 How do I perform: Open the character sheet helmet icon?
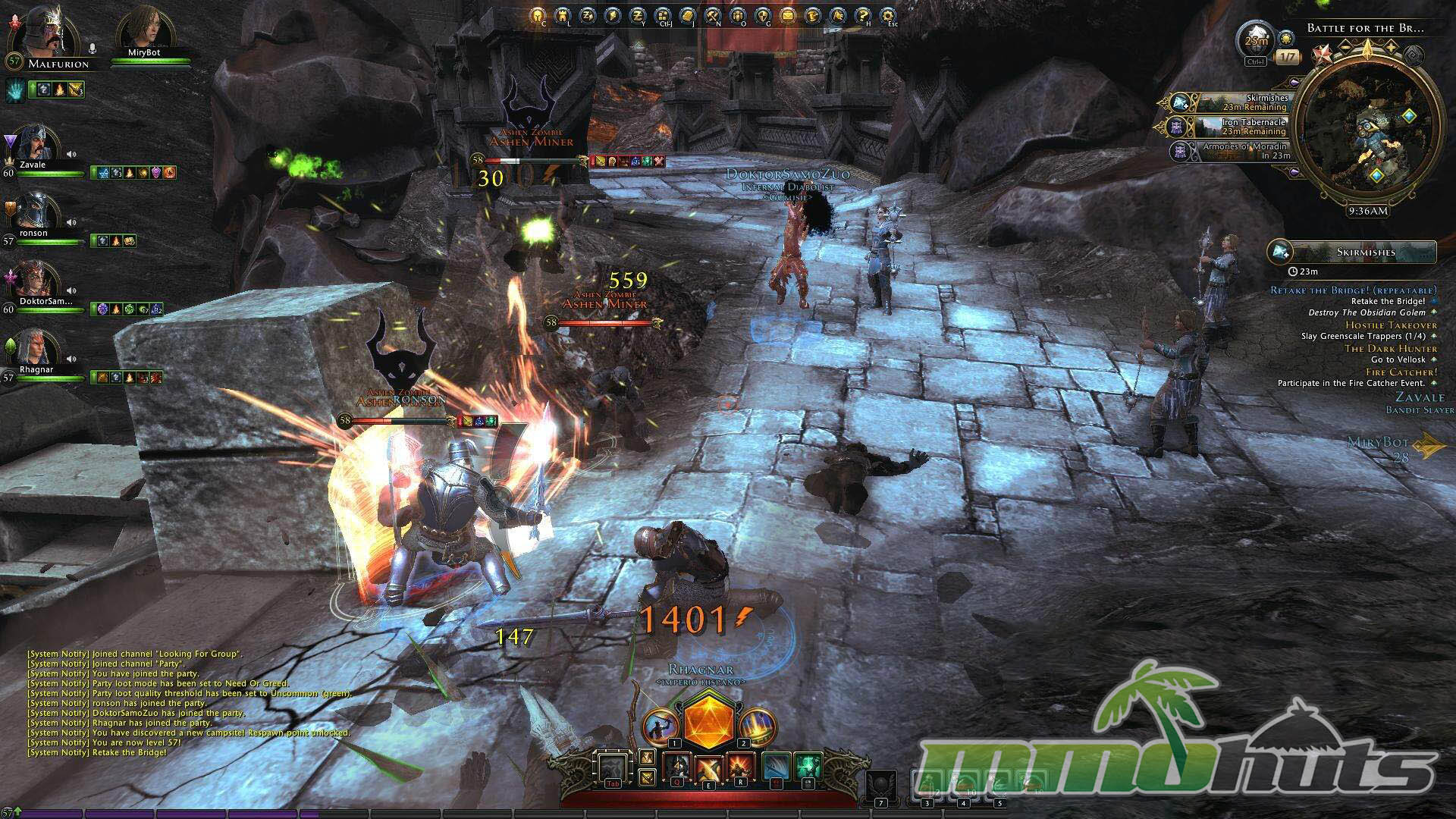coord(538,15)
